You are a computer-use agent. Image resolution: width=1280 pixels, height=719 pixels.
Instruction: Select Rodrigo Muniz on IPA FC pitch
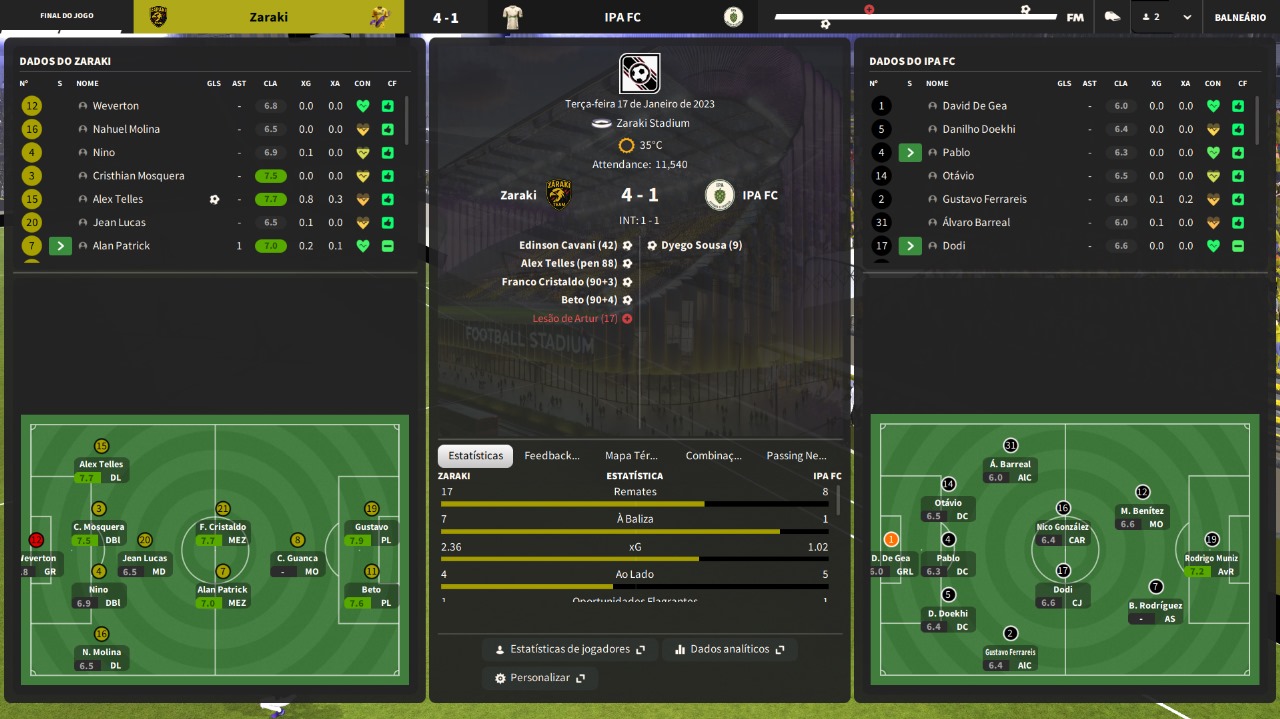[x=1211, y=539]
